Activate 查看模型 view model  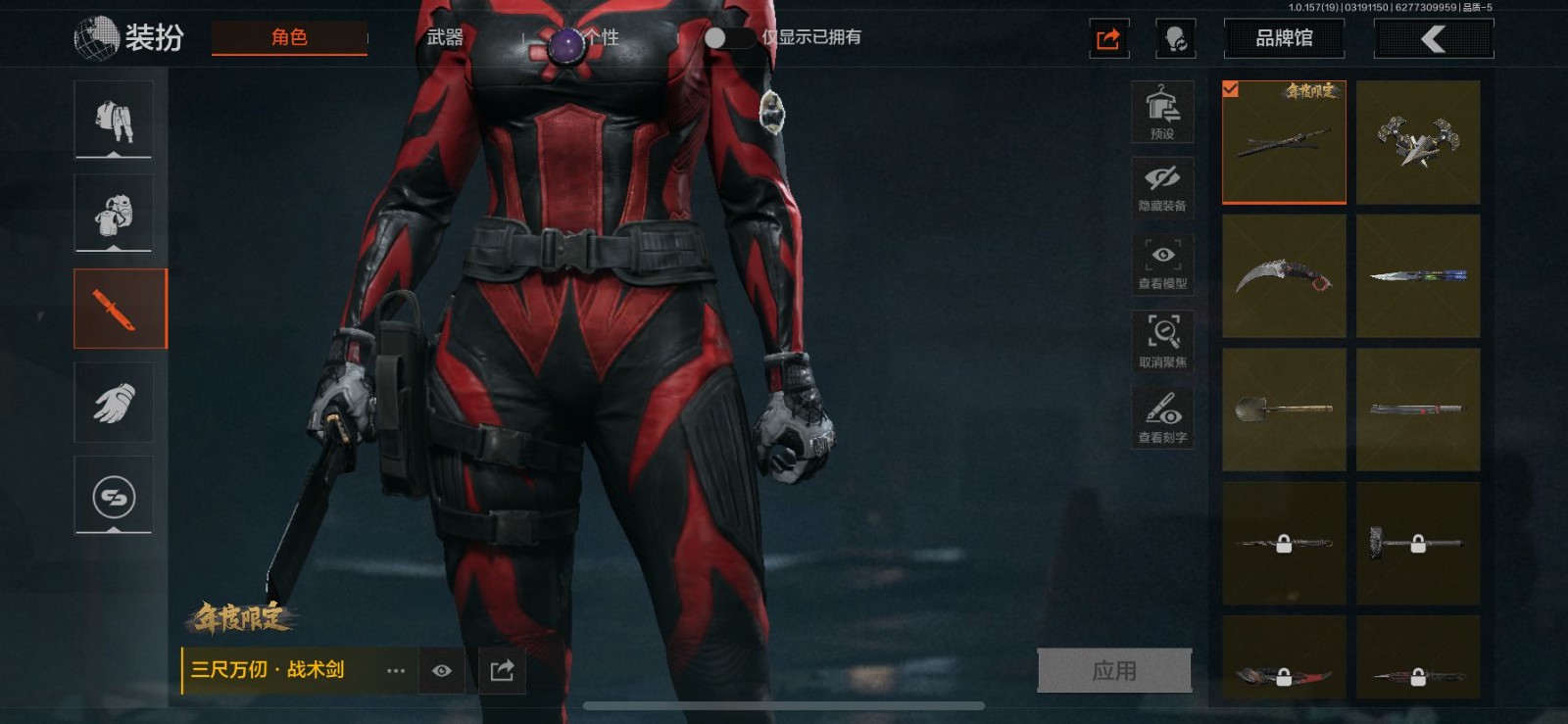tap(1162, 264)
